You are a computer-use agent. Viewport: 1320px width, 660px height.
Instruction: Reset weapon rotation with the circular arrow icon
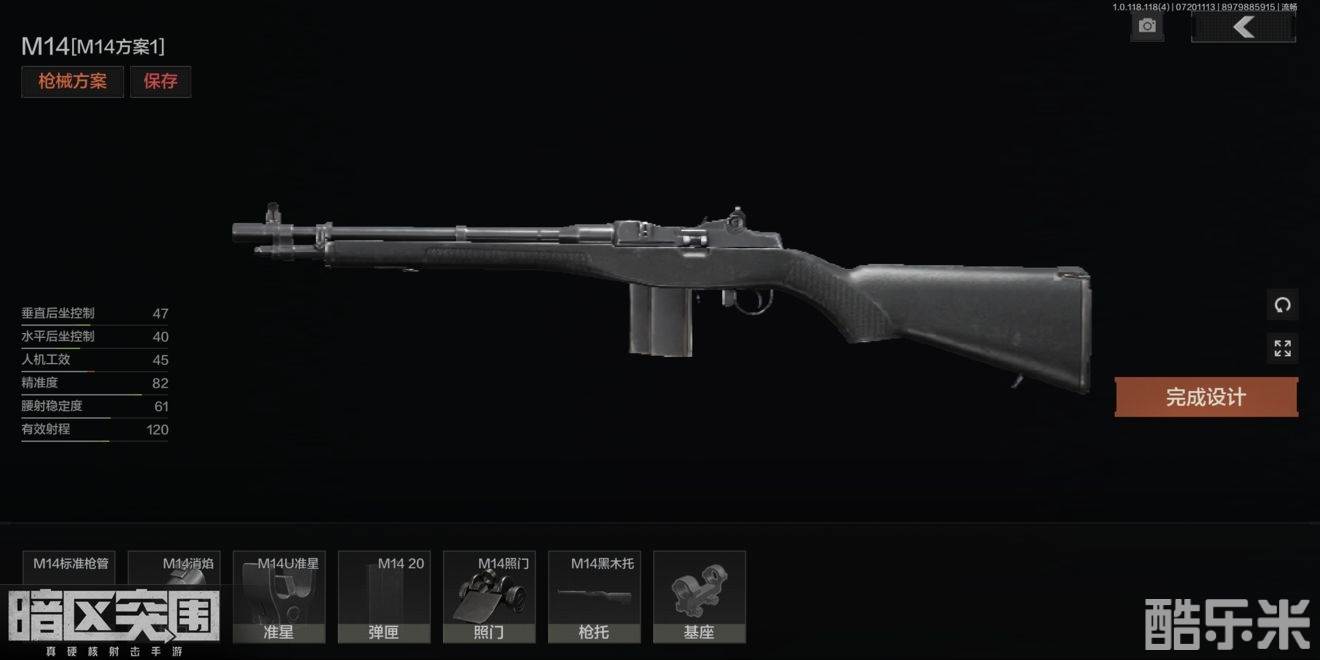1282,304
